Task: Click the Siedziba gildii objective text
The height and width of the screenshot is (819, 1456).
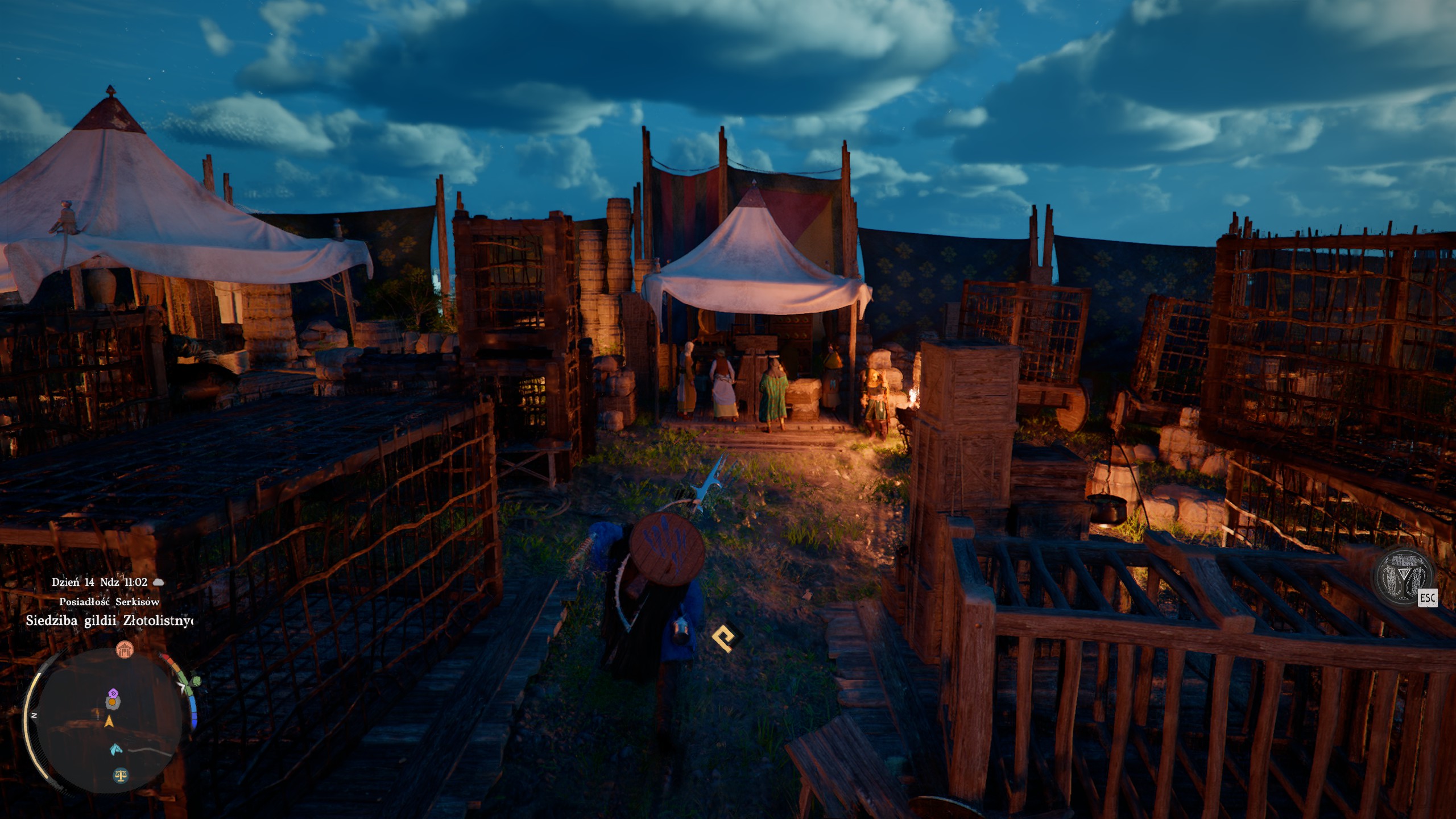Action: [x=109, y=621]
